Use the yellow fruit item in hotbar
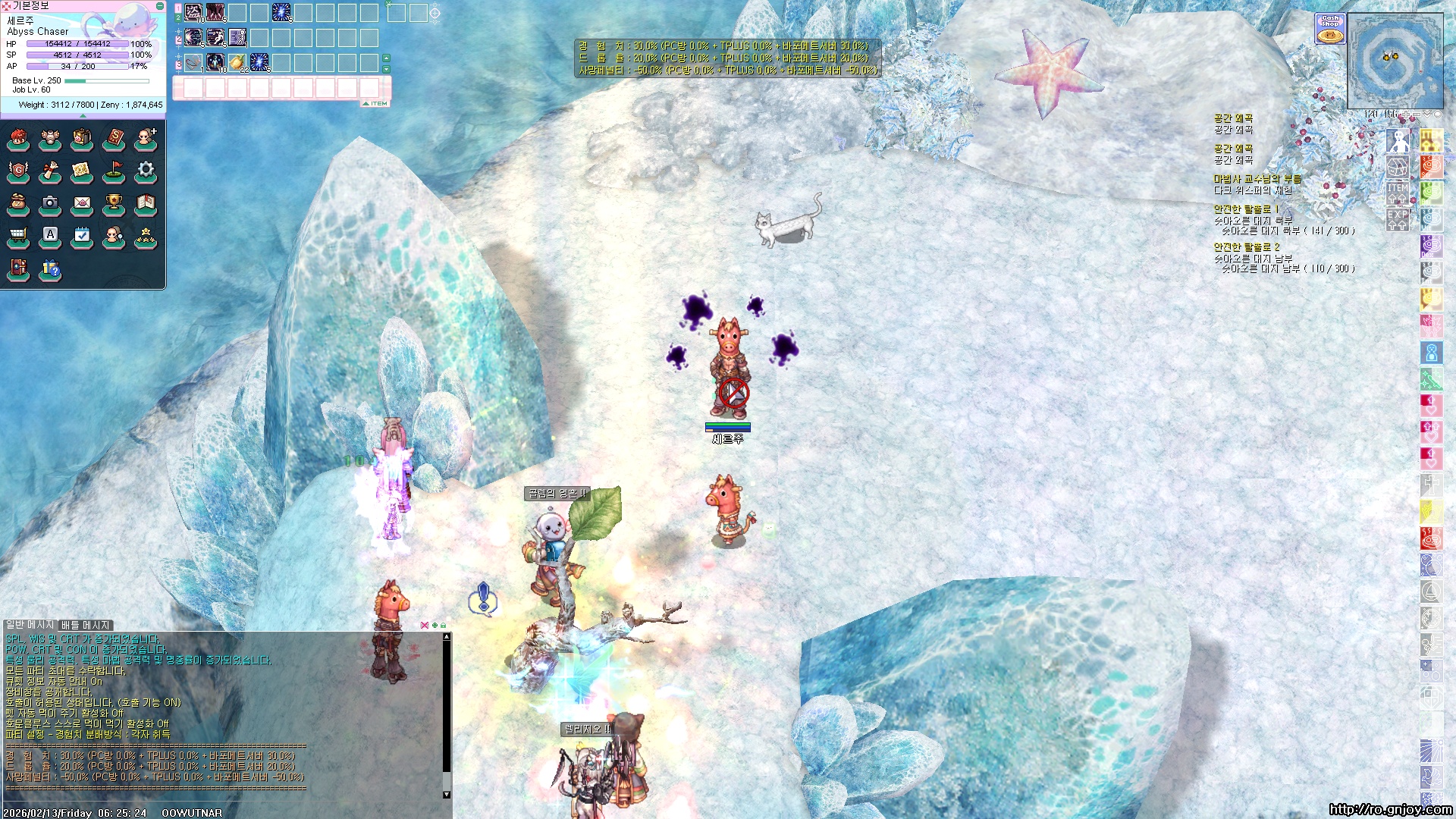Viewport: 1456px width, 819px height. click(237, 62)
